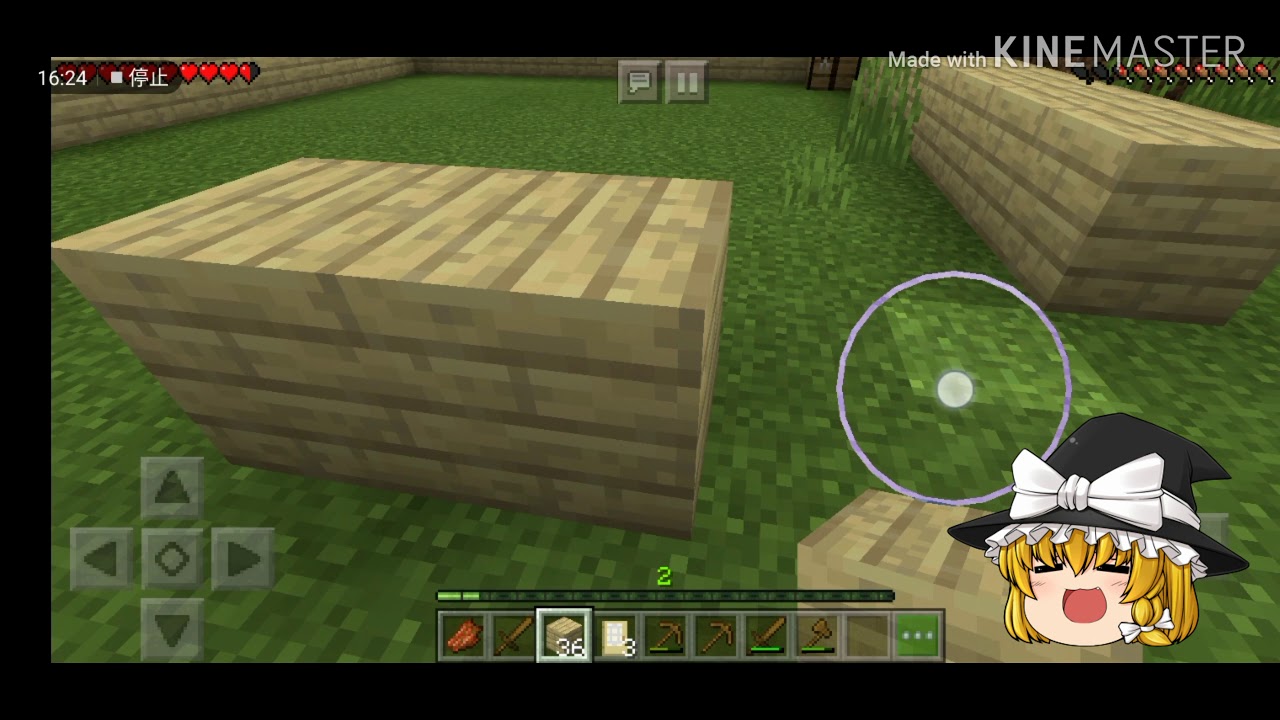The width and height of the screenshot is (1280, 720).
Task: Select the second pickaxe in hotbar
Action: pyautogui.click(x=718, y=632)
